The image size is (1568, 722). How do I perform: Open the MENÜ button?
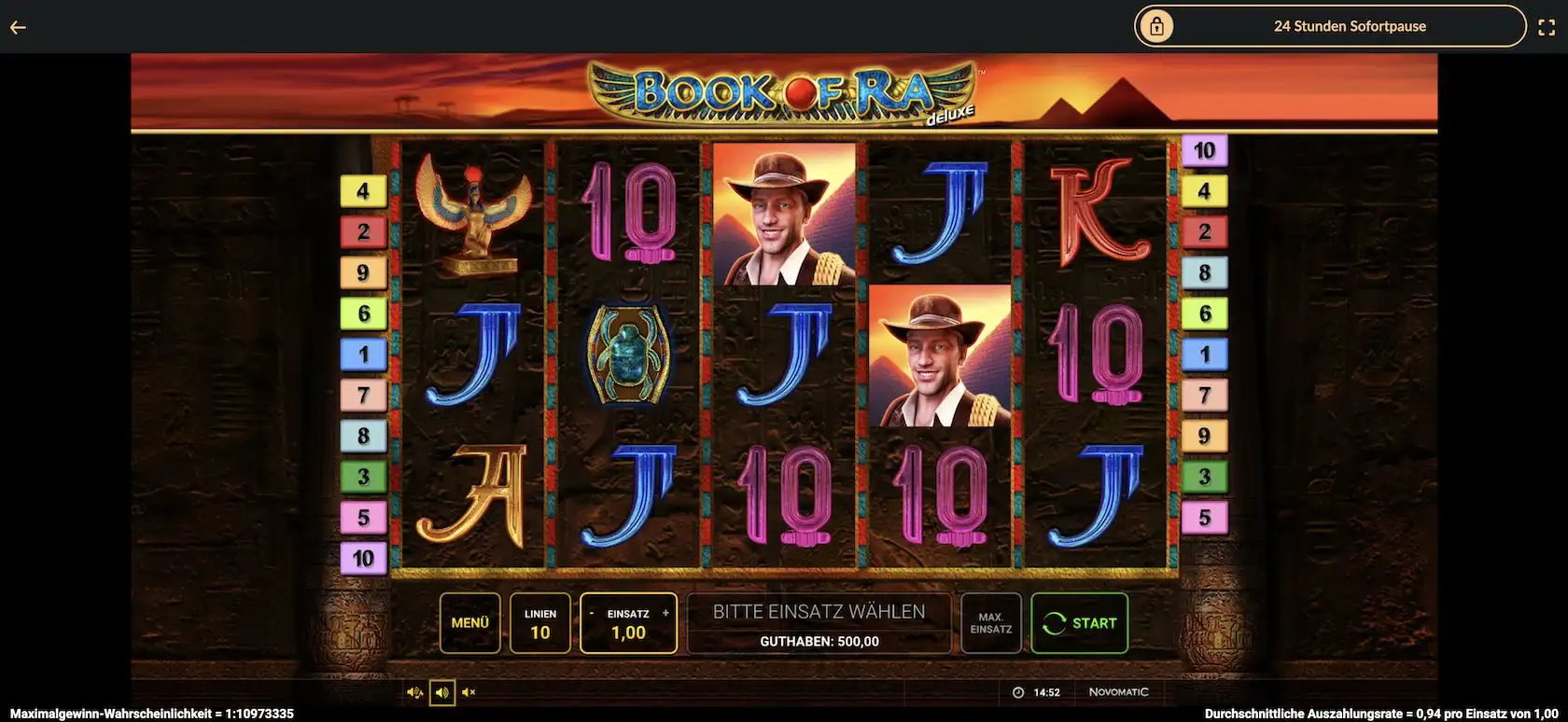point(469,623)
